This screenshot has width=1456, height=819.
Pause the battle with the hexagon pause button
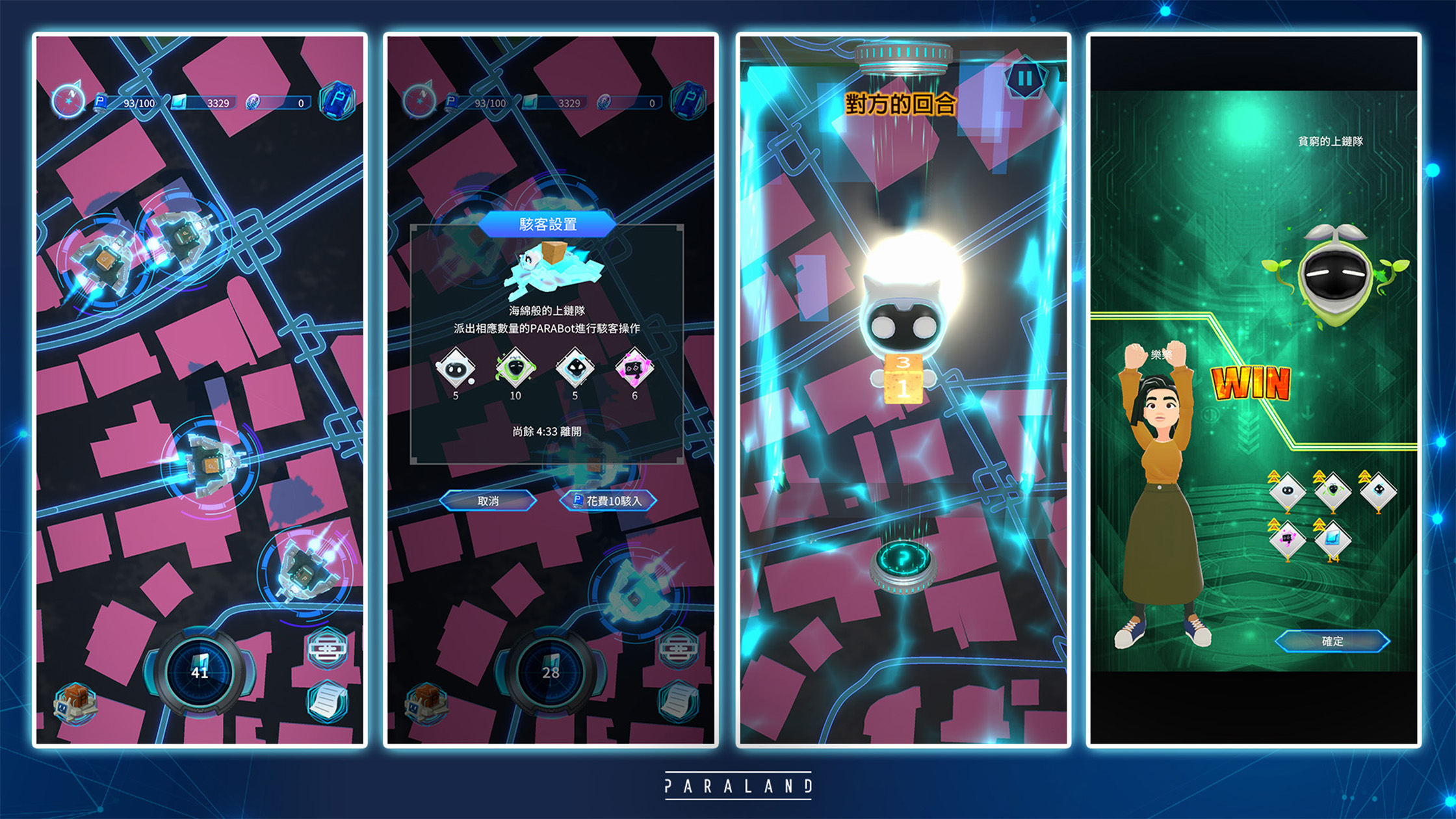1025,79
